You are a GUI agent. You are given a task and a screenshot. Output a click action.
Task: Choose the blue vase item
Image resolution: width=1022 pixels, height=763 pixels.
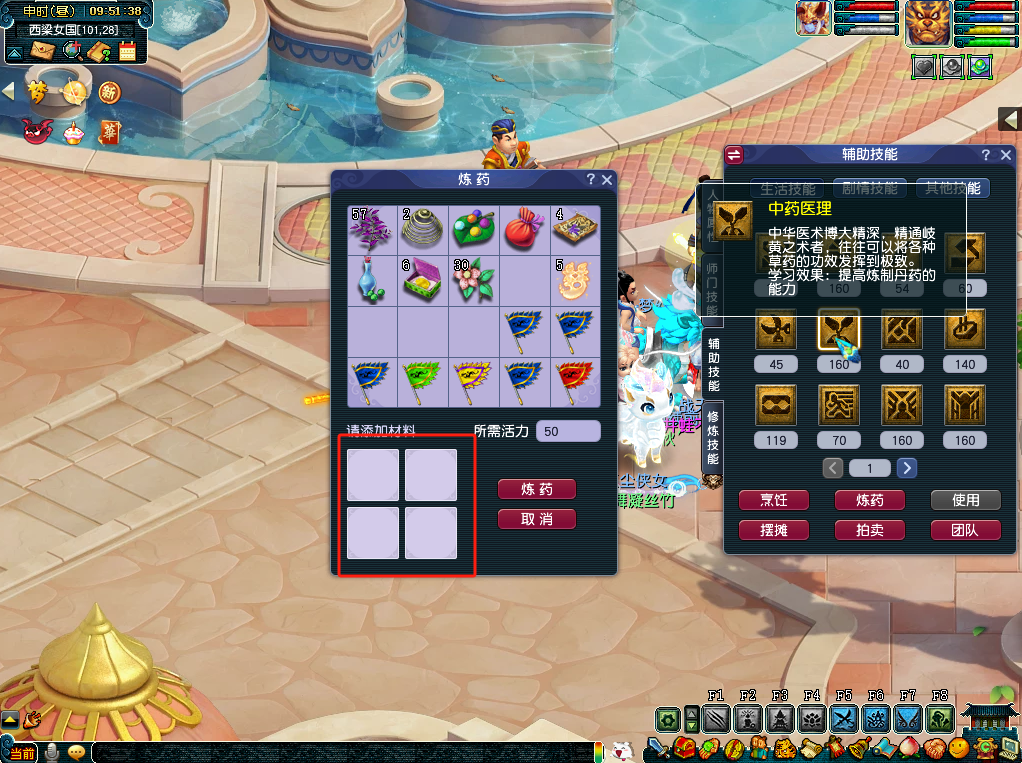click(x=372, y=280)
